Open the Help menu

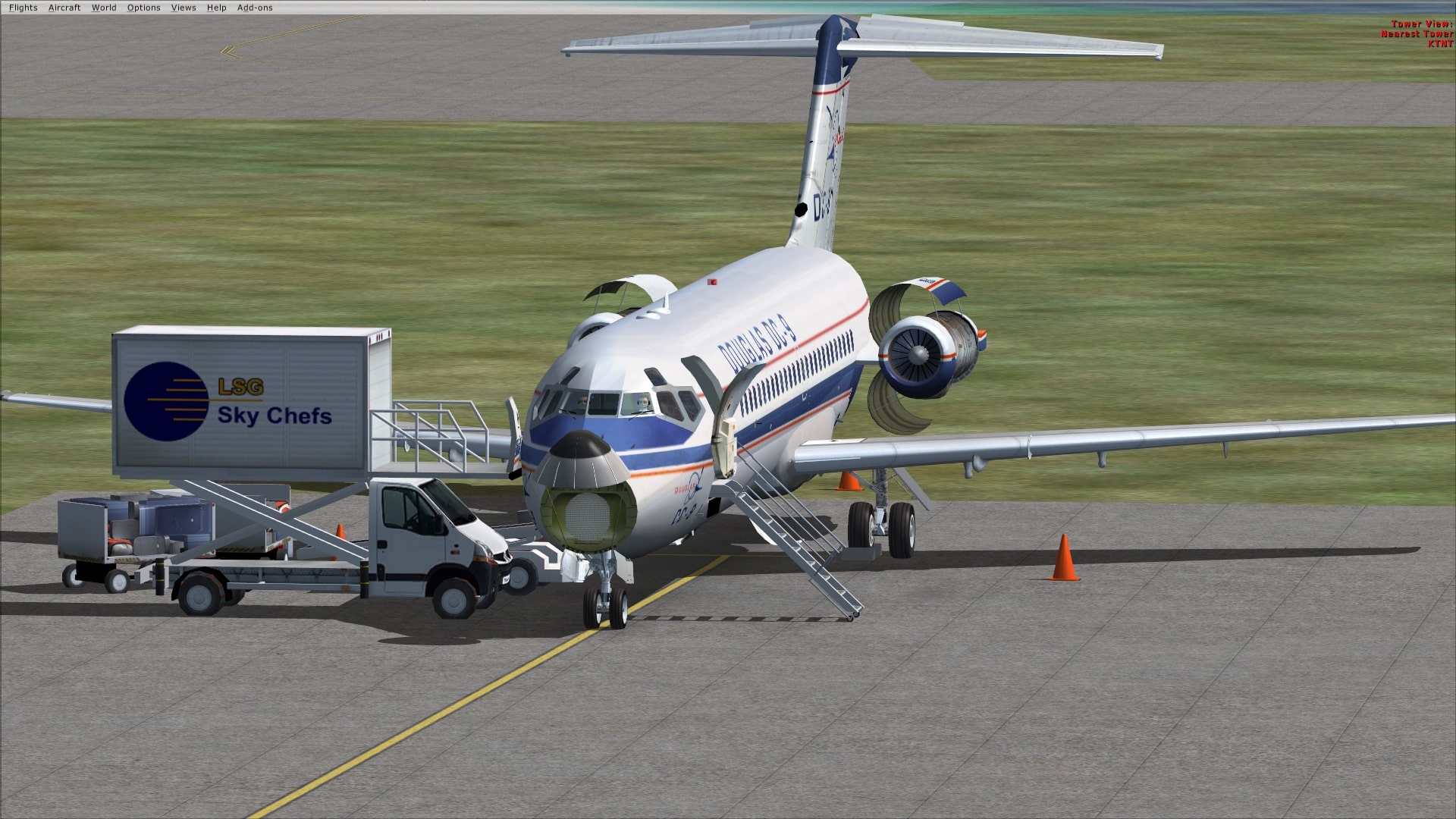[x=217, y=8]
